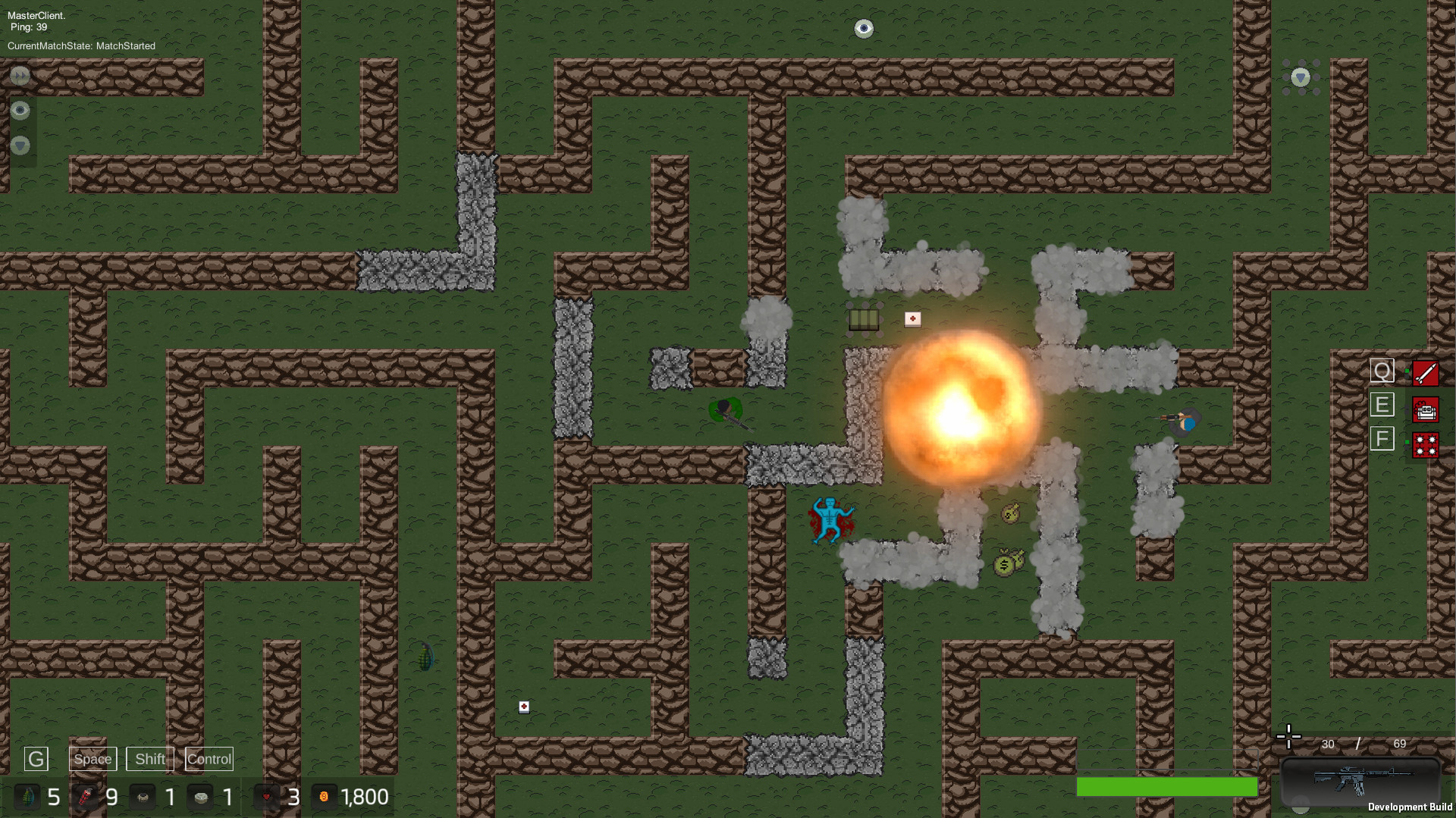Open the circular selector near the top-right corner
Screen dimensions: 1456x818
pyautogui.click(x=1300, y=77)
